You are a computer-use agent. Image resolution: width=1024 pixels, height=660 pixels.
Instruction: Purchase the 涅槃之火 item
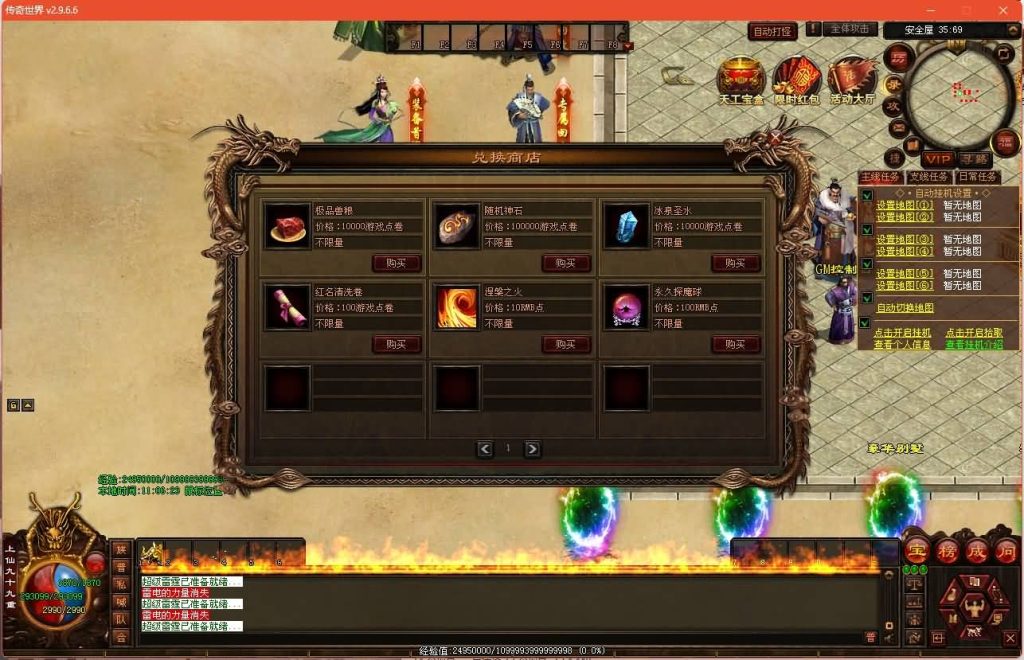point(566,344)
